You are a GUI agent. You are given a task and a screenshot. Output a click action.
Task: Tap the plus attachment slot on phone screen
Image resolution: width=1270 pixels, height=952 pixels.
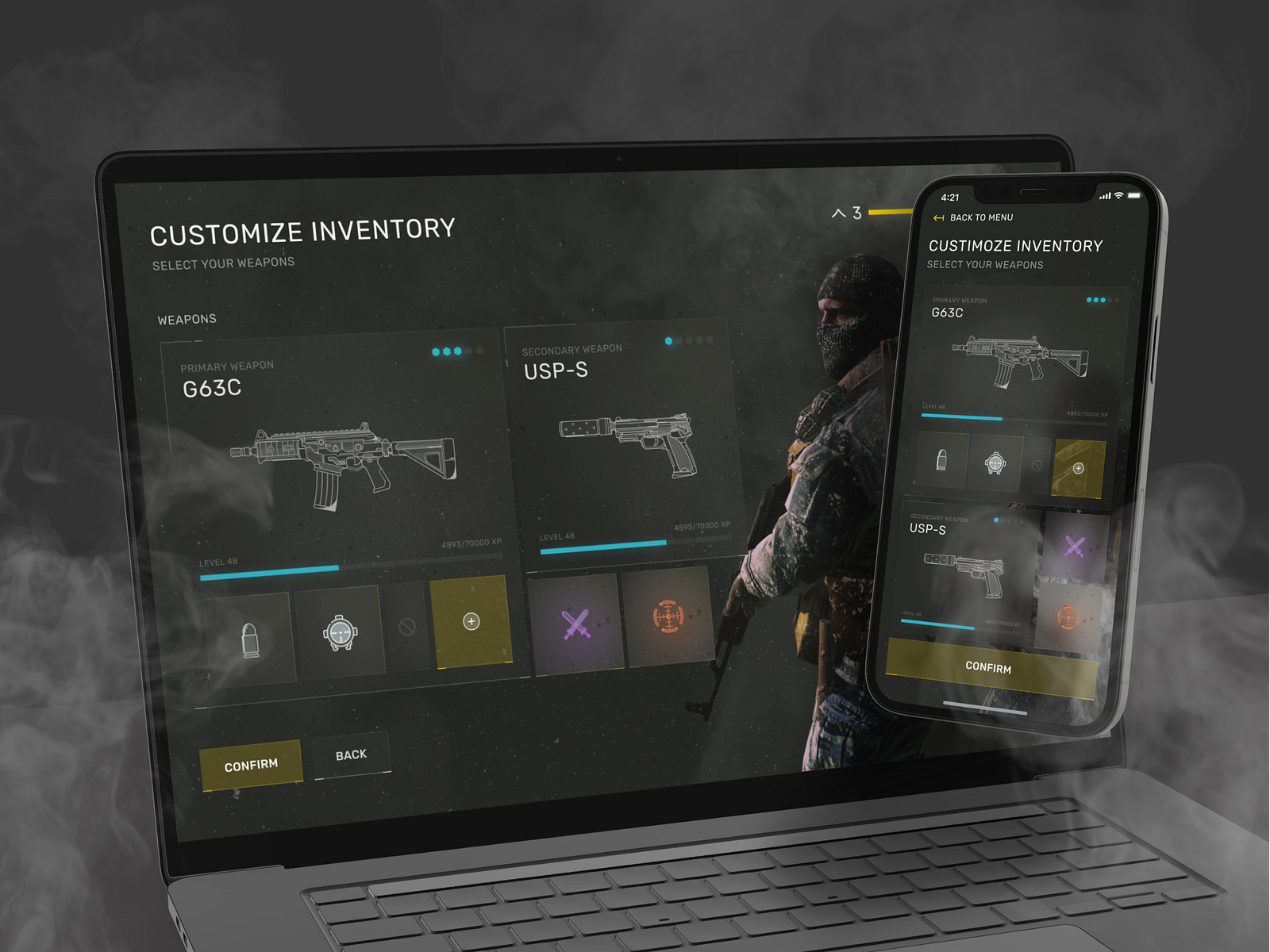point(1078,470)
